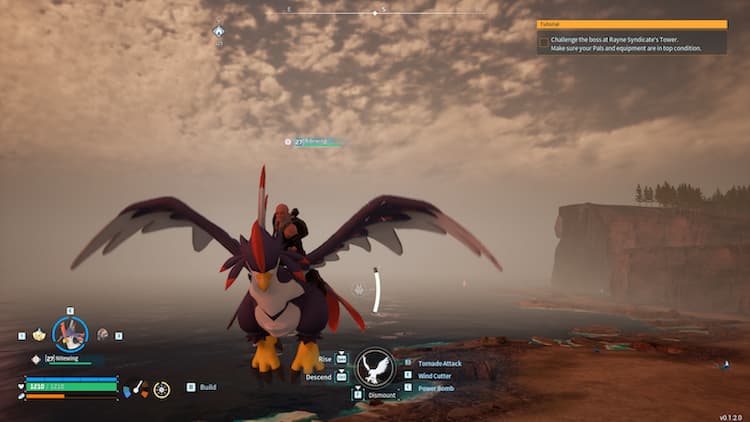Open the Build menu
Image resolution: width=750 pixels, height=422 pixels.
click(207, 387)
